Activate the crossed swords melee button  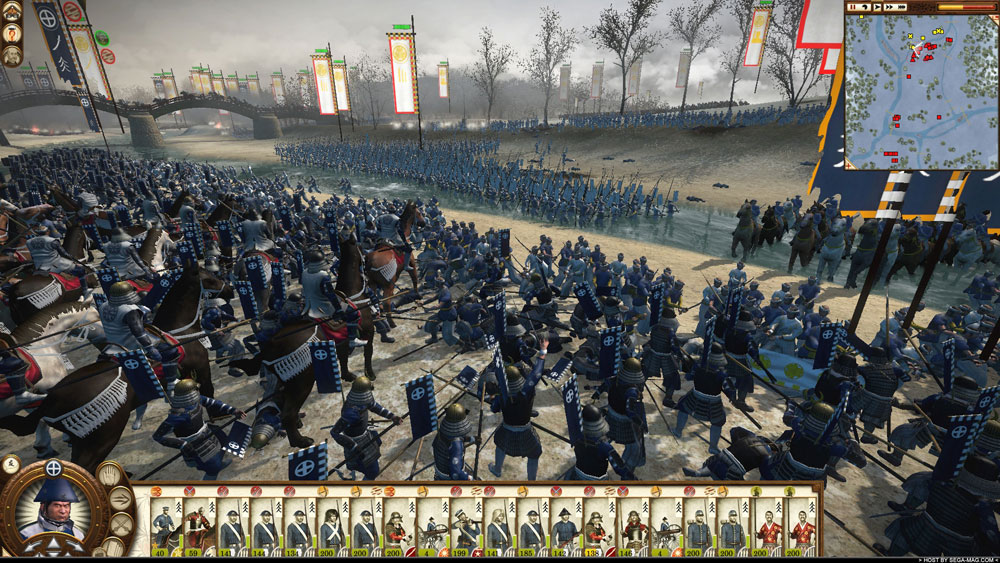tap(120, 525)
